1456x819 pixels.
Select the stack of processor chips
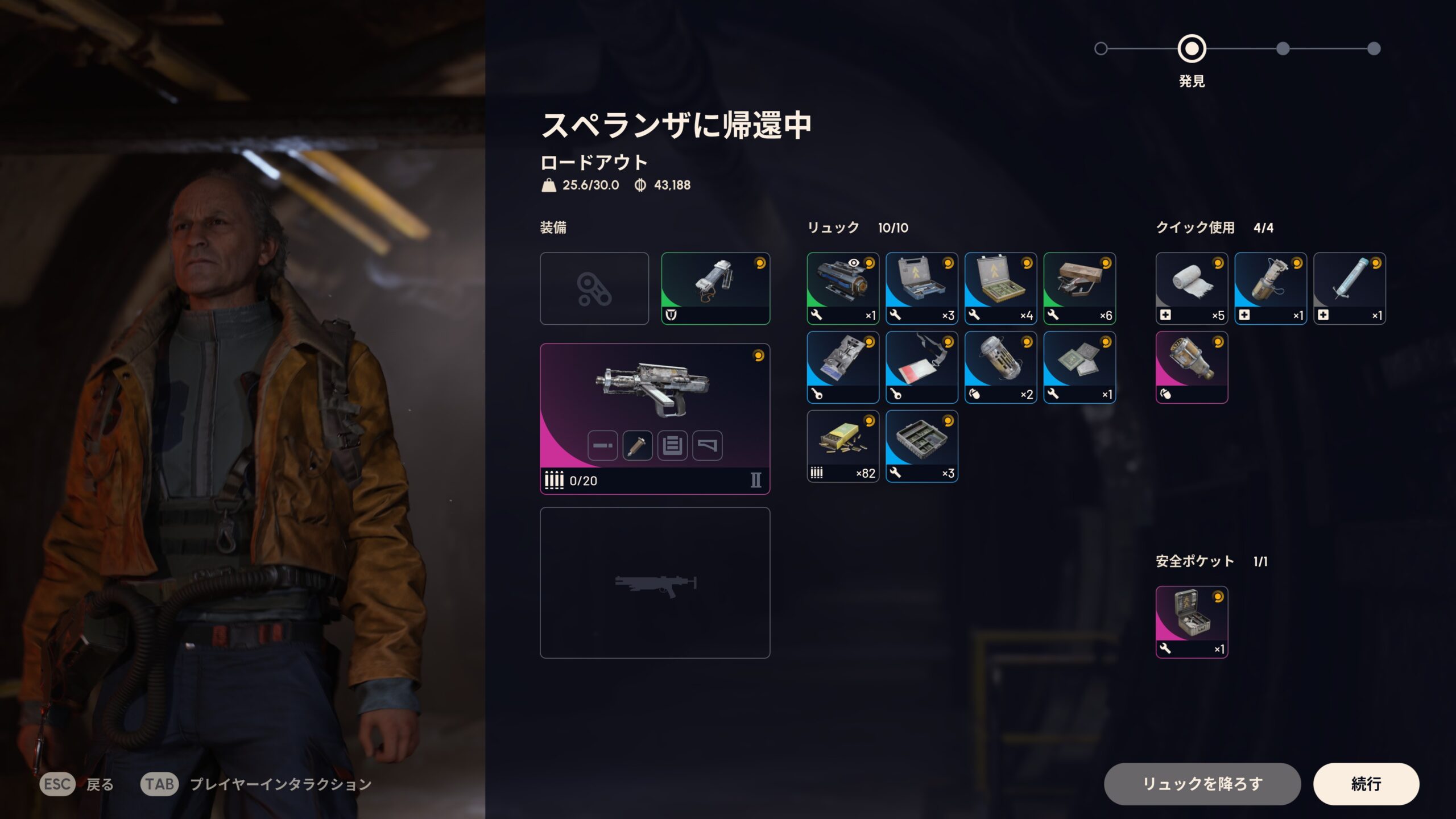[1079, 367]
